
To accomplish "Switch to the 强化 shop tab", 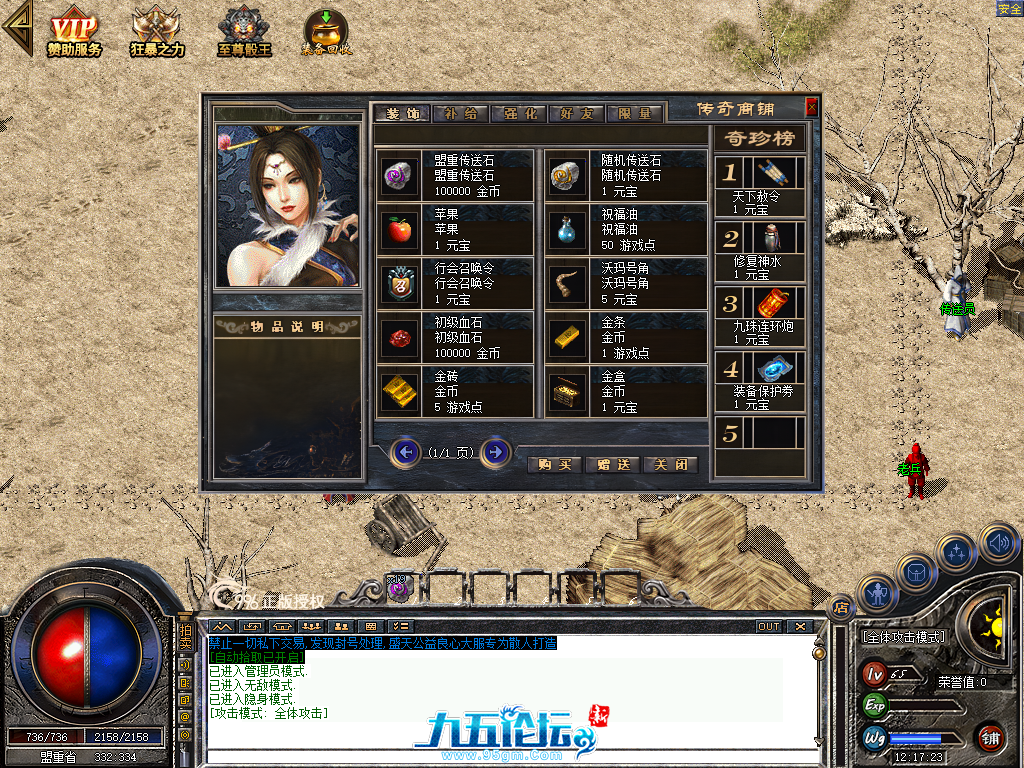I will 519,113.
